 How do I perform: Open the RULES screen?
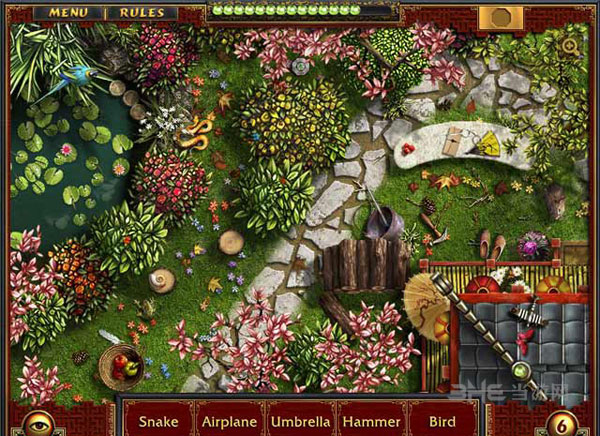pos(142,13)
